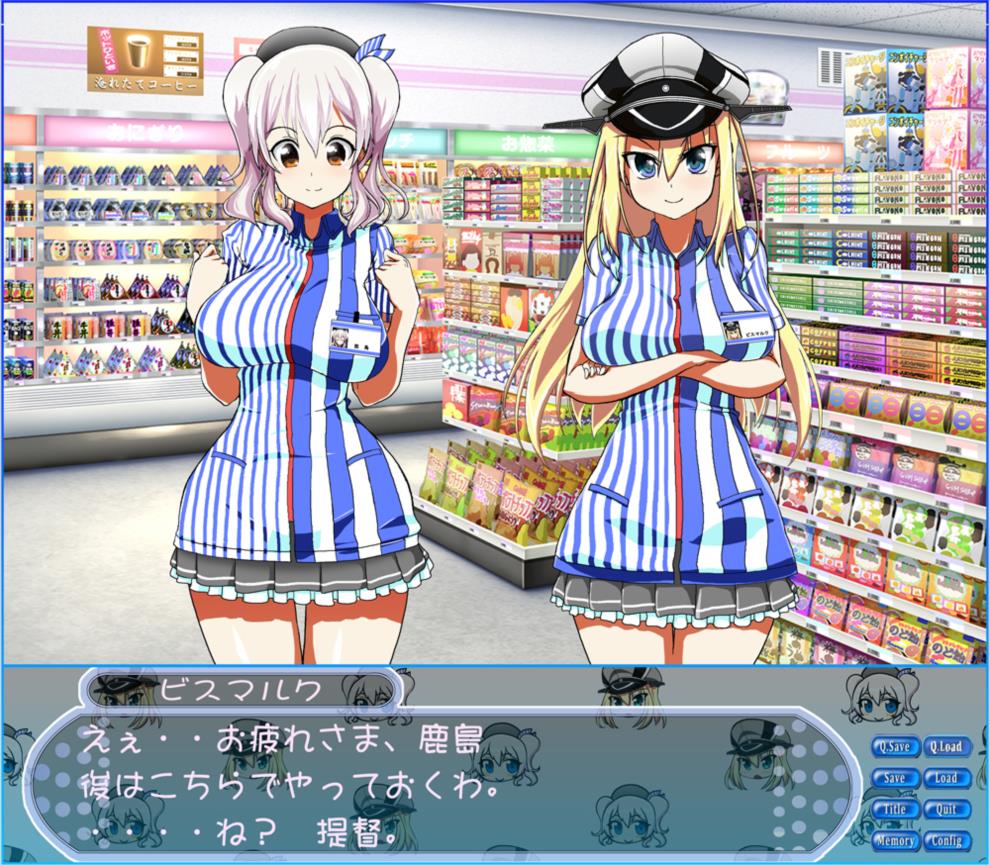Quit the game
The height and width of the screenshot is (866, 990).
tap(944, 809)
